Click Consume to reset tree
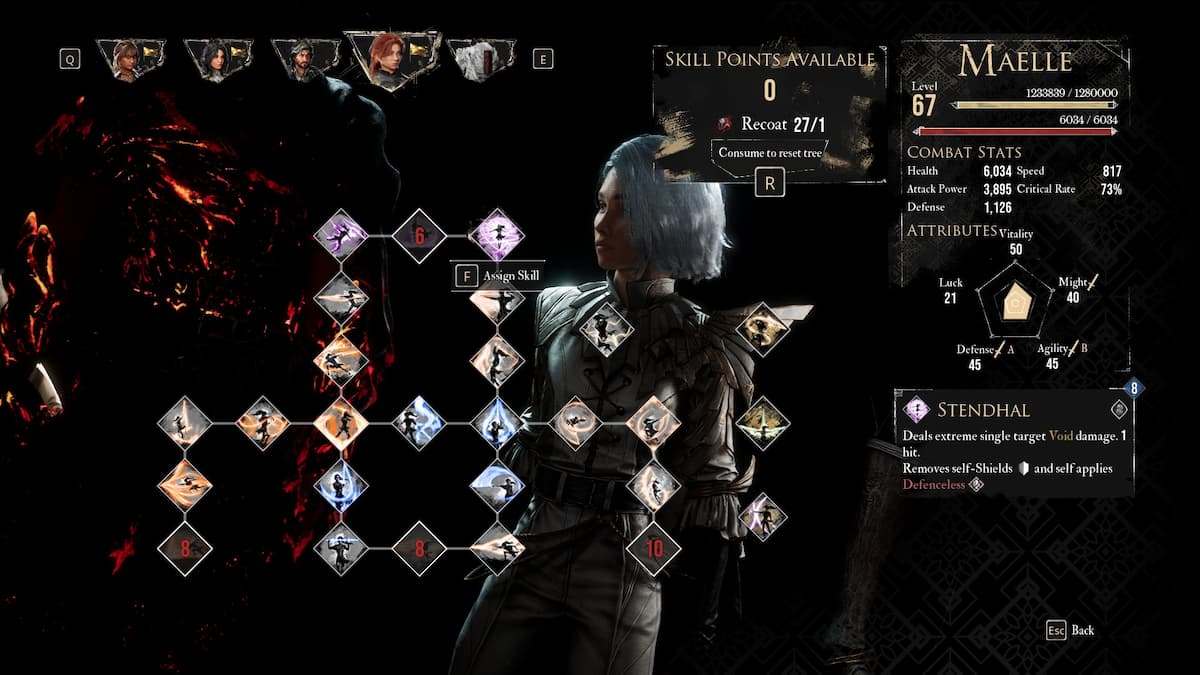The image size is (1200, 675). (769, 153)
